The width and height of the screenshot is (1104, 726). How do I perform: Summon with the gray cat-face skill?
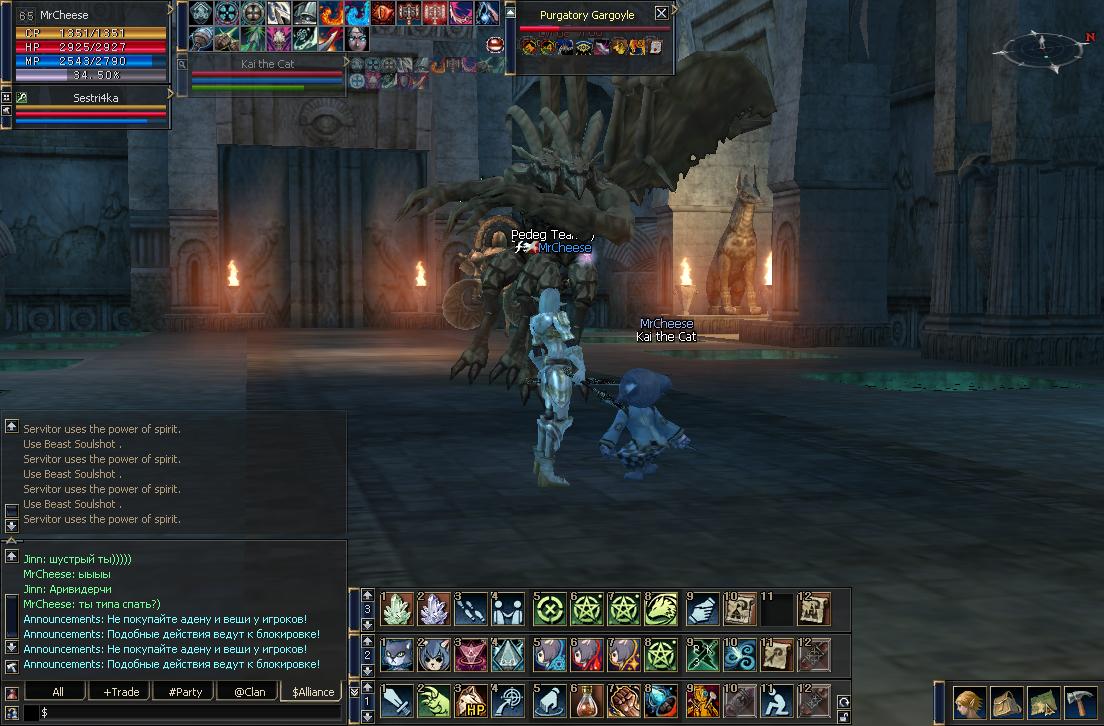click(x=396, y=655)
